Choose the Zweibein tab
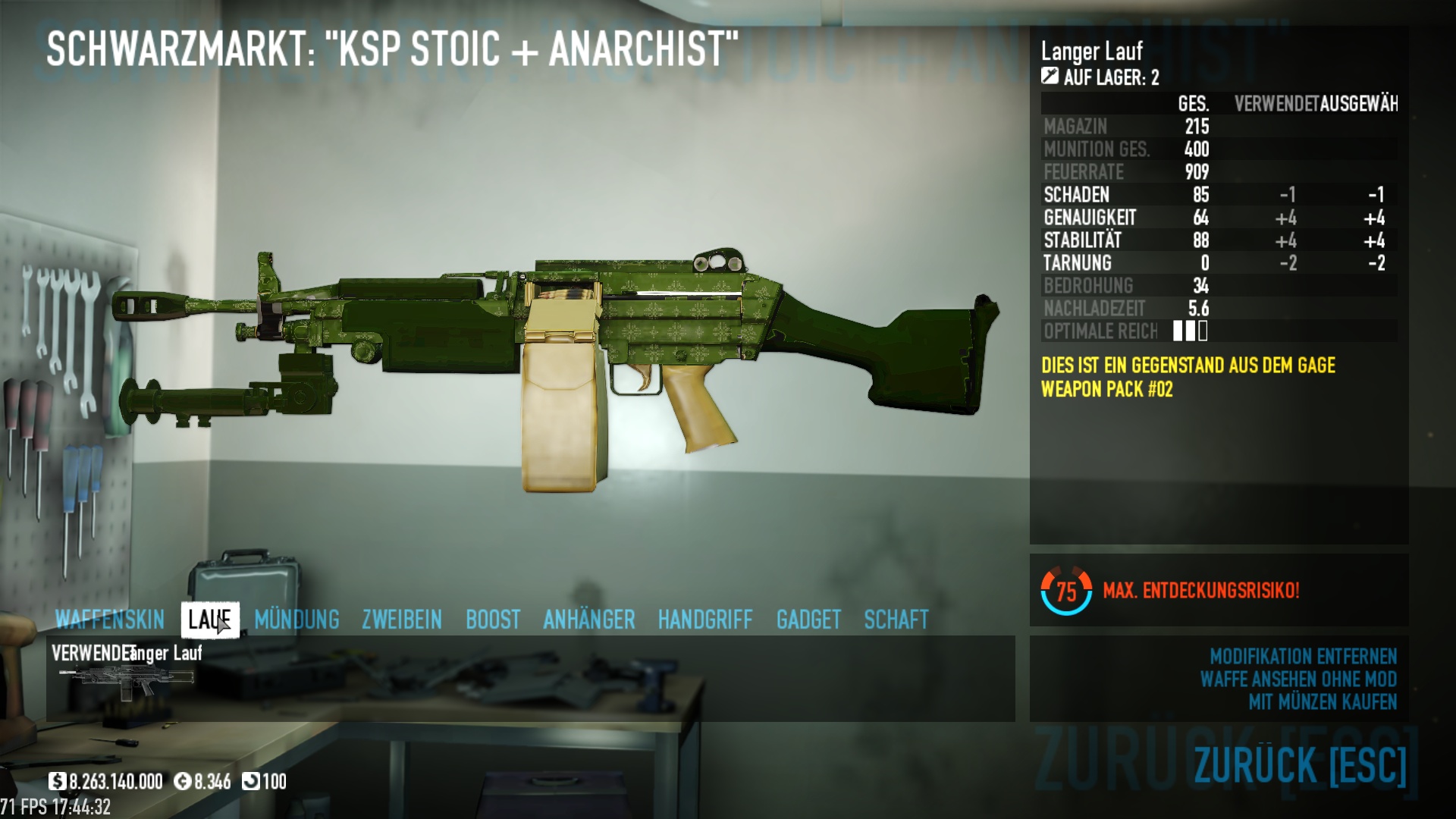 click(x=402, y=620)
